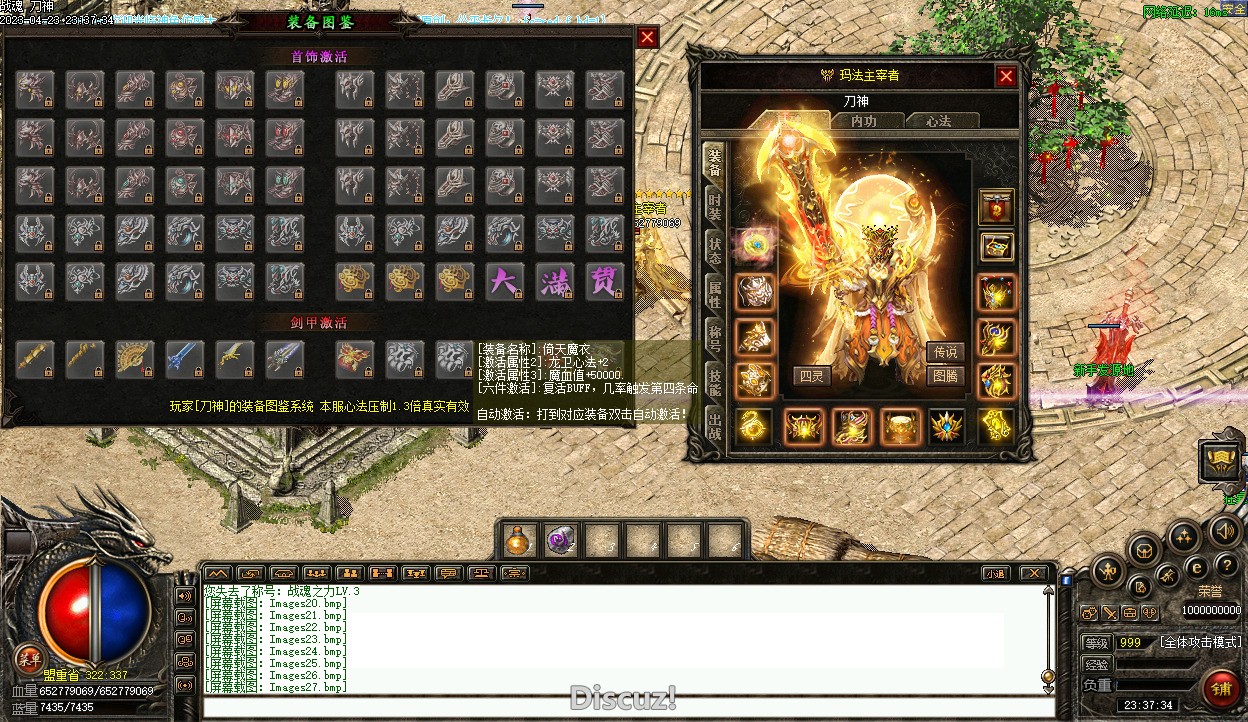Open the 菜单 menu button
Screen dimensions: 1248x722
coord(28,658)
